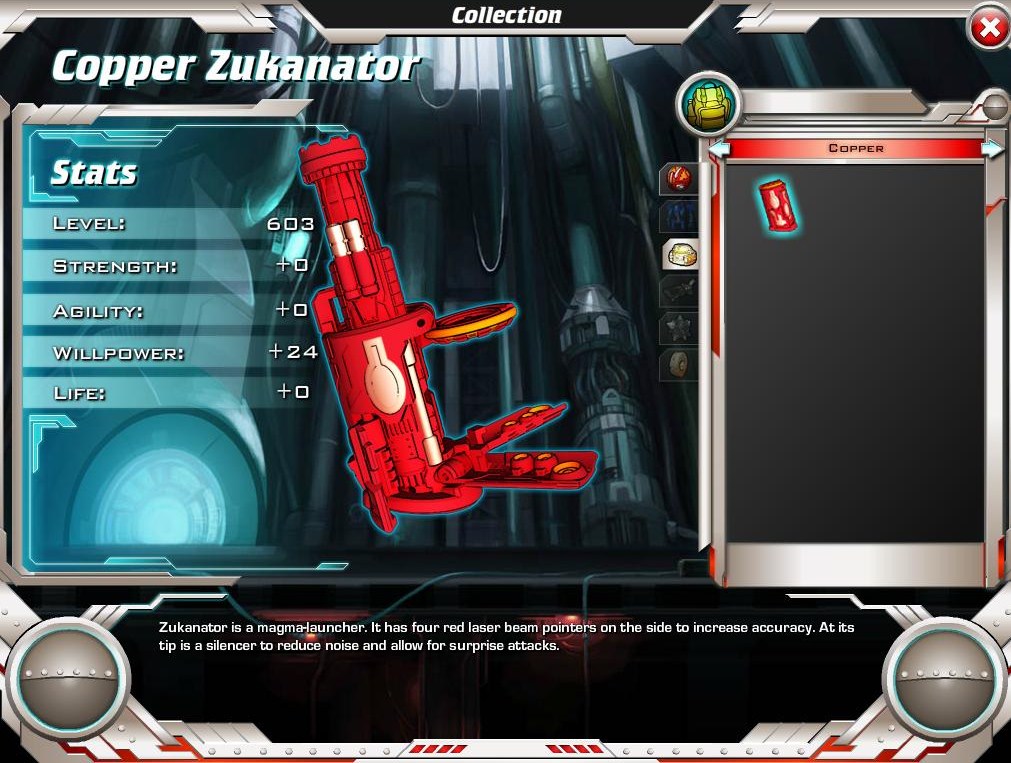Select the highlighted yellow gear tab
The width and height of the screenshot is (1011, 763).
click(x=681, y=255)
